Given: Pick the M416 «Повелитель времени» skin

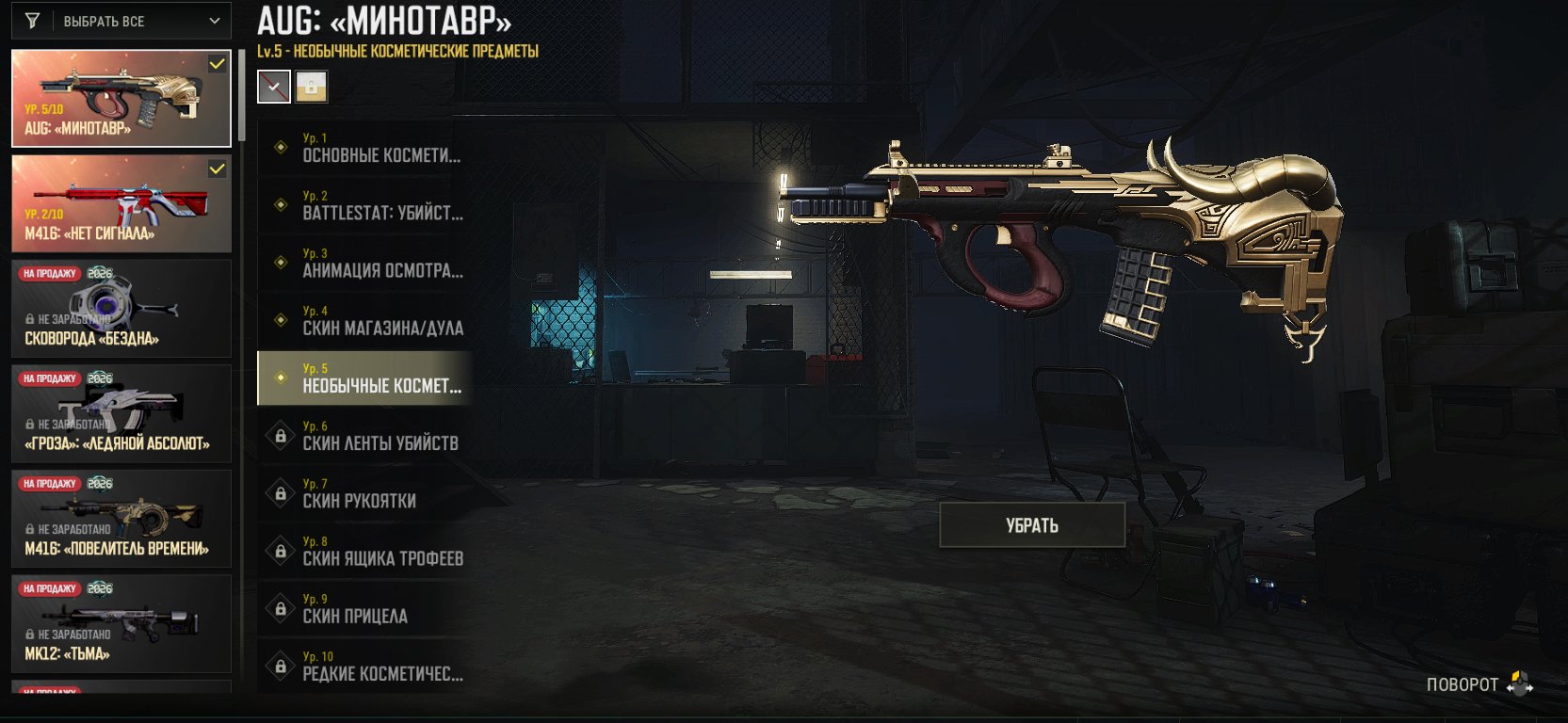Looking at the screenshot, I should (121, 519).
